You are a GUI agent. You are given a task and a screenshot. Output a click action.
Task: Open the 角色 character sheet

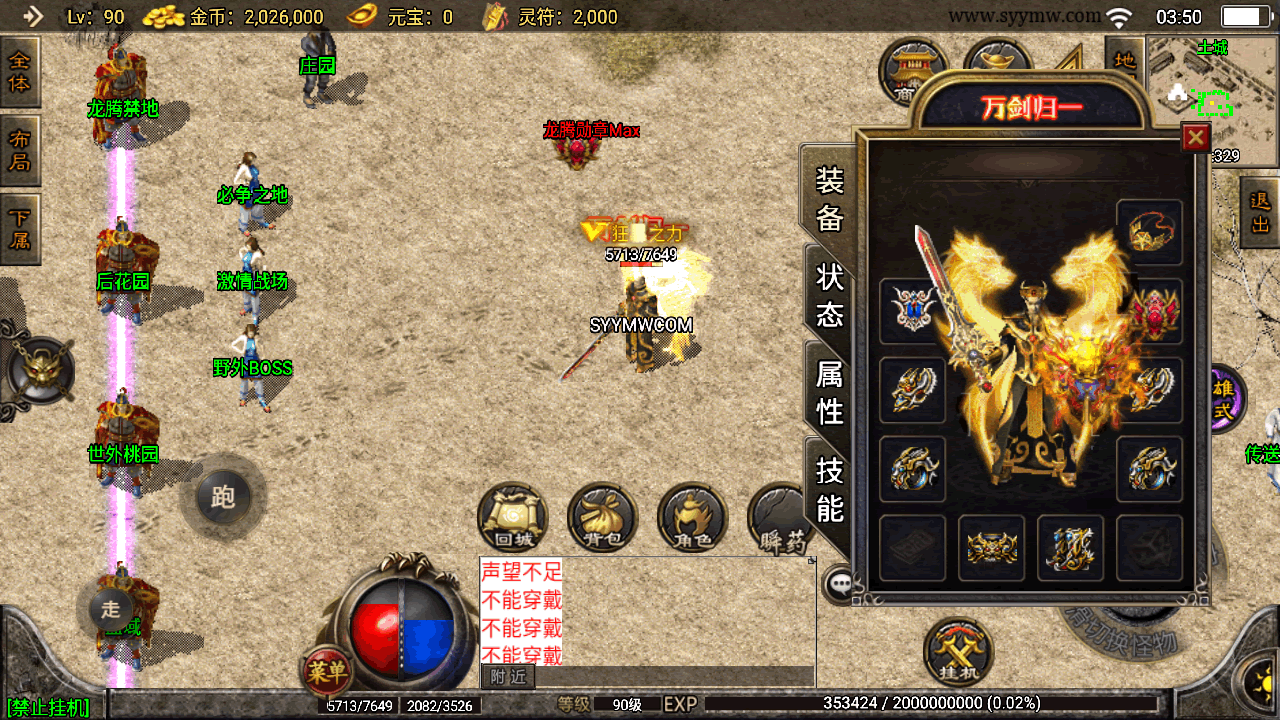click(692, 519)
